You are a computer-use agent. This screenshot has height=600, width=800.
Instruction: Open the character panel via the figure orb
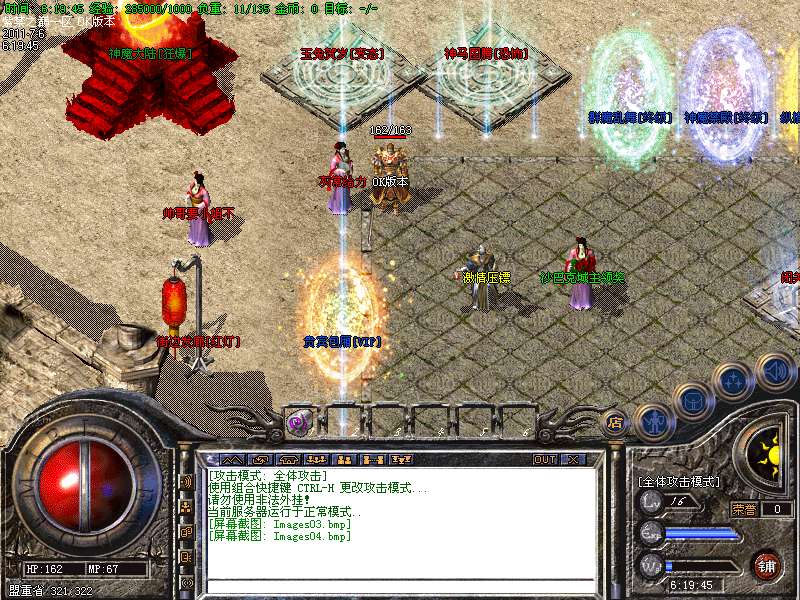click(652, 420)
